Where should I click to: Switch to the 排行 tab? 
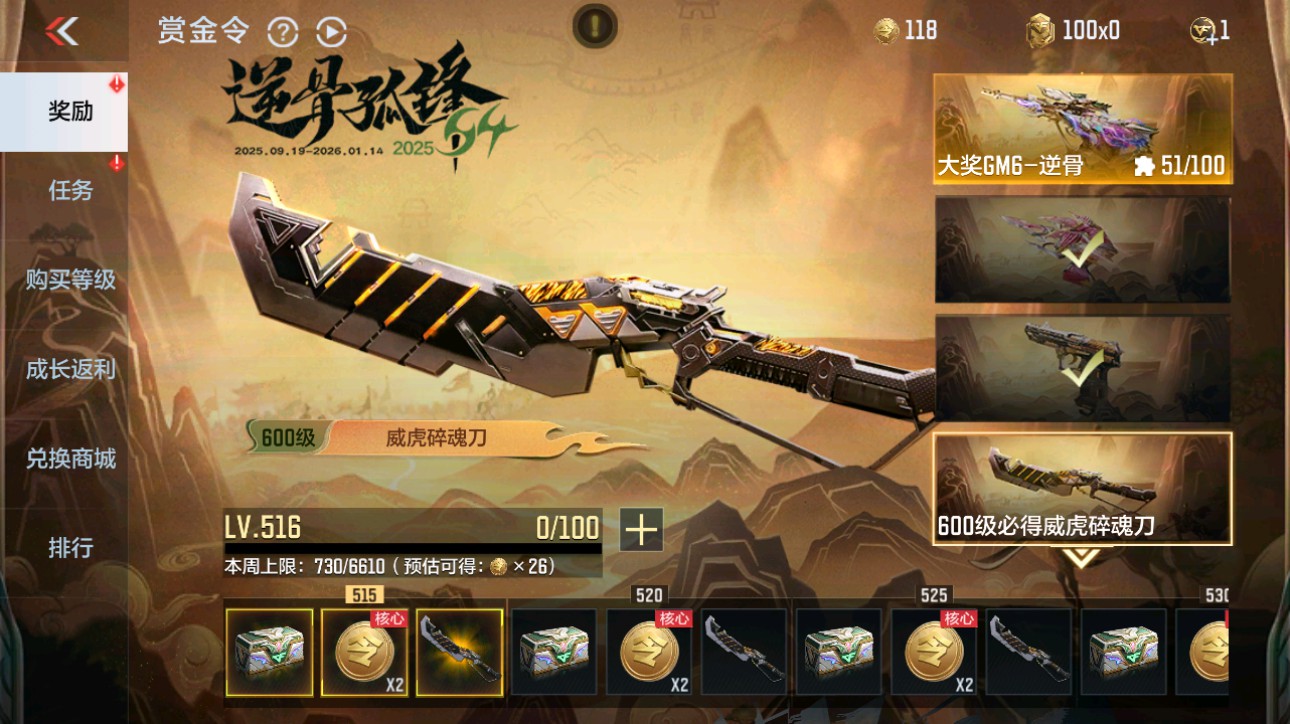(69, 548)
